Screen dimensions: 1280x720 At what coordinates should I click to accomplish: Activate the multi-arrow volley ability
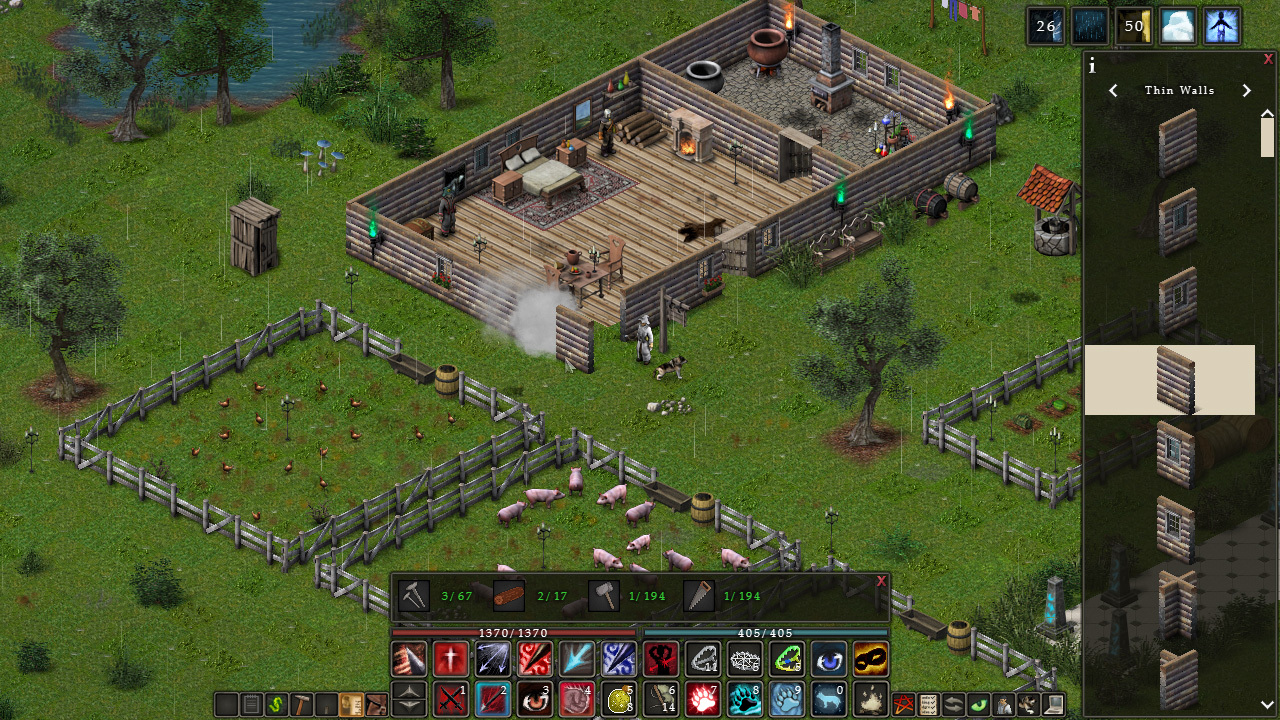tap(493, 659)
